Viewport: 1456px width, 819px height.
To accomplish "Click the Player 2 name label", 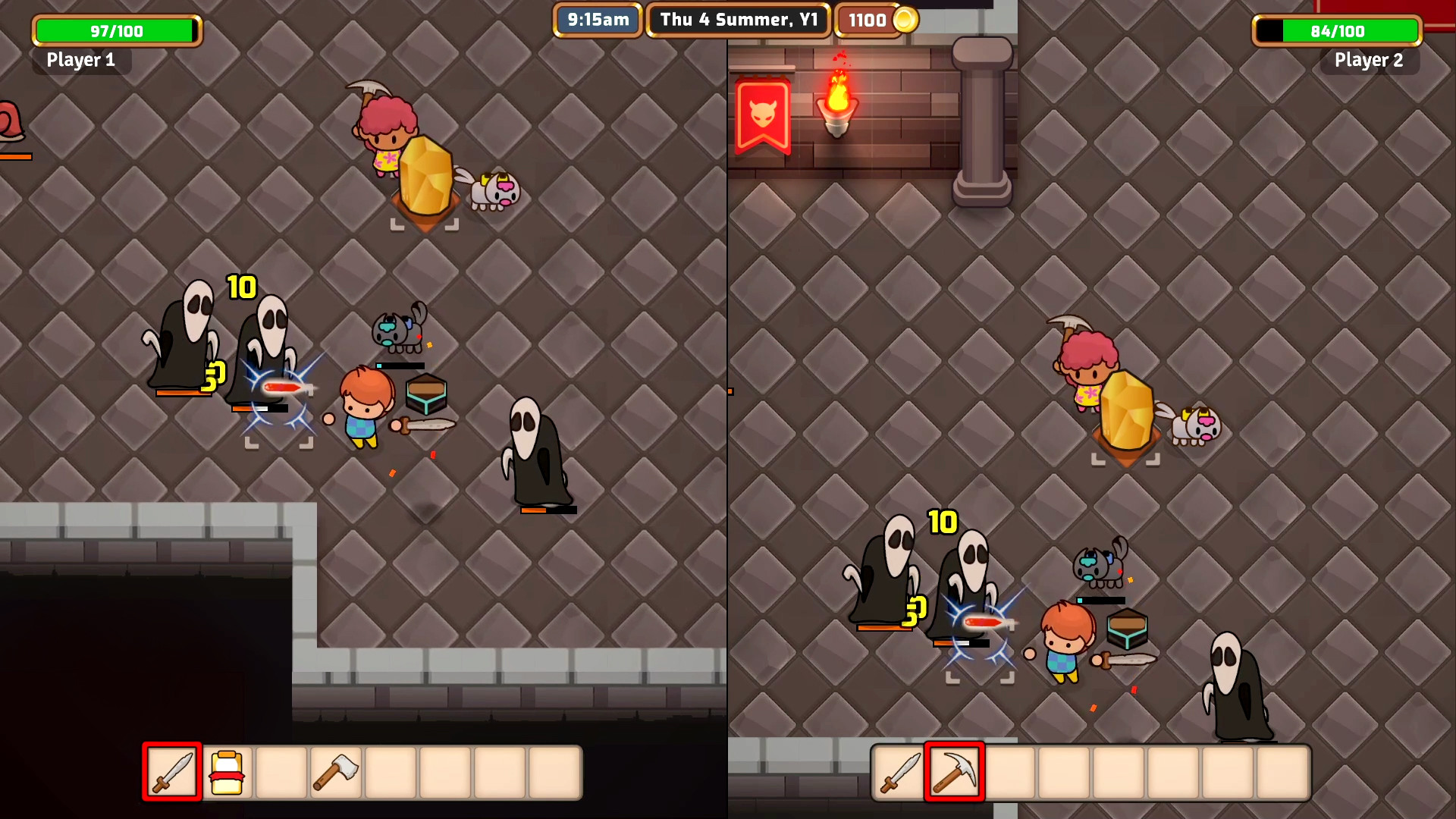I will click(x=1369, y=60).
